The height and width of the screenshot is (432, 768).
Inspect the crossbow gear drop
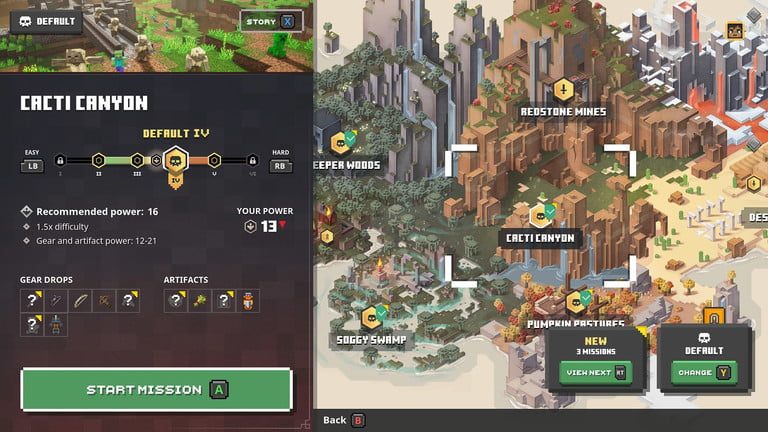point(103,300)
